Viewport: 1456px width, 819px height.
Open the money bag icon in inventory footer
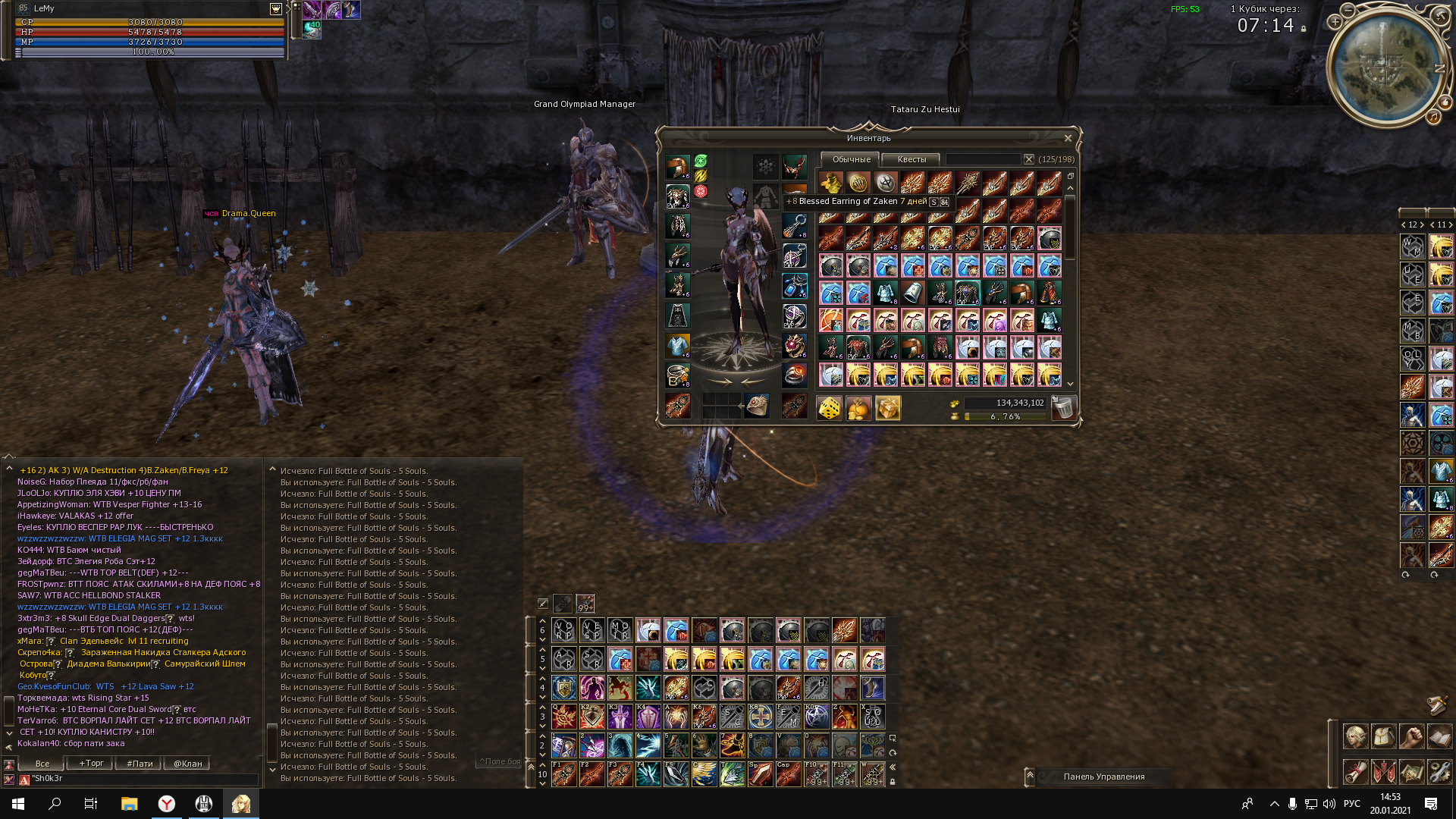pyautogui.click(x=858, y=407)
